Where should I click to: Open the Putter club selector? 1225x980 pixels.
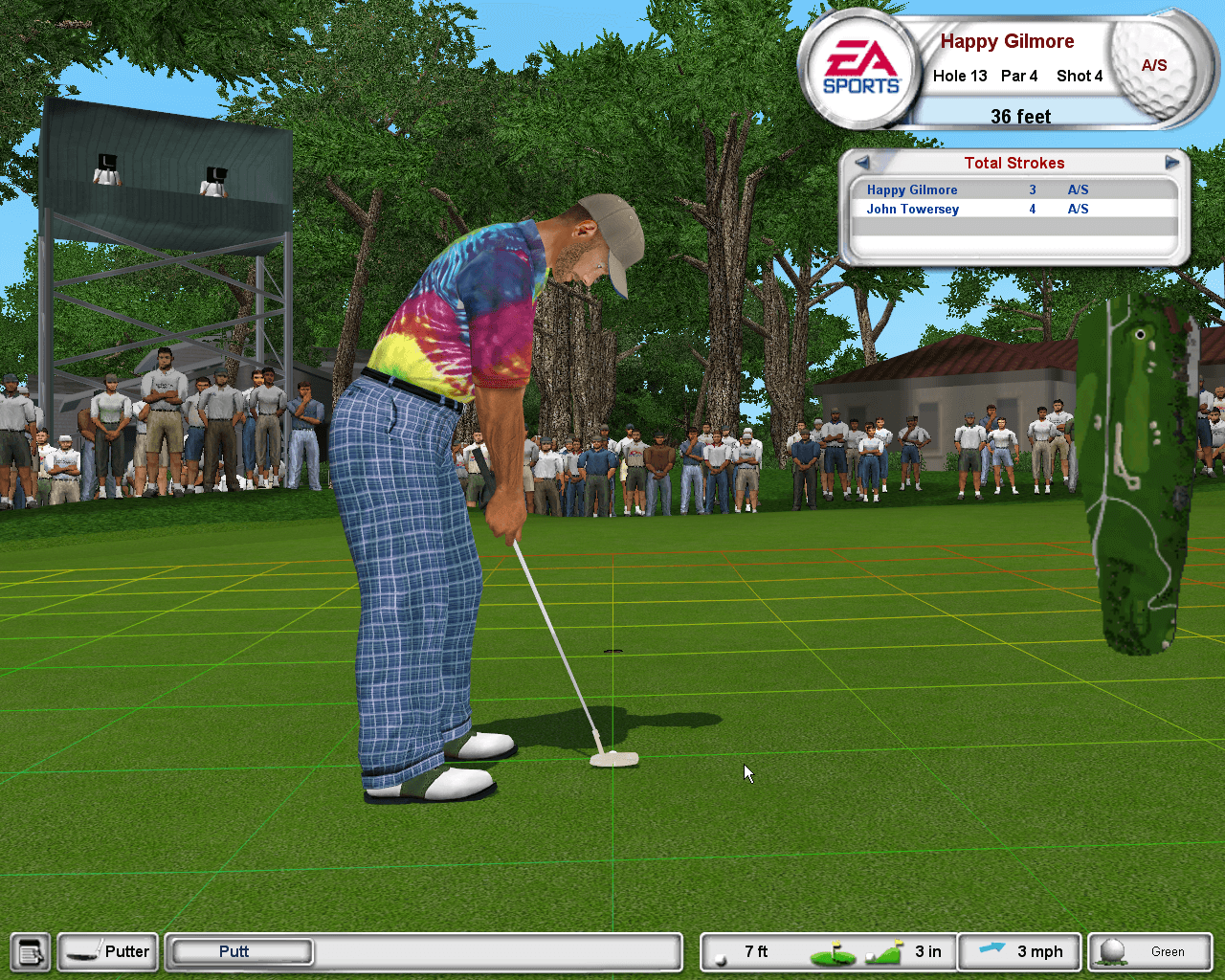tap(108, 952)
